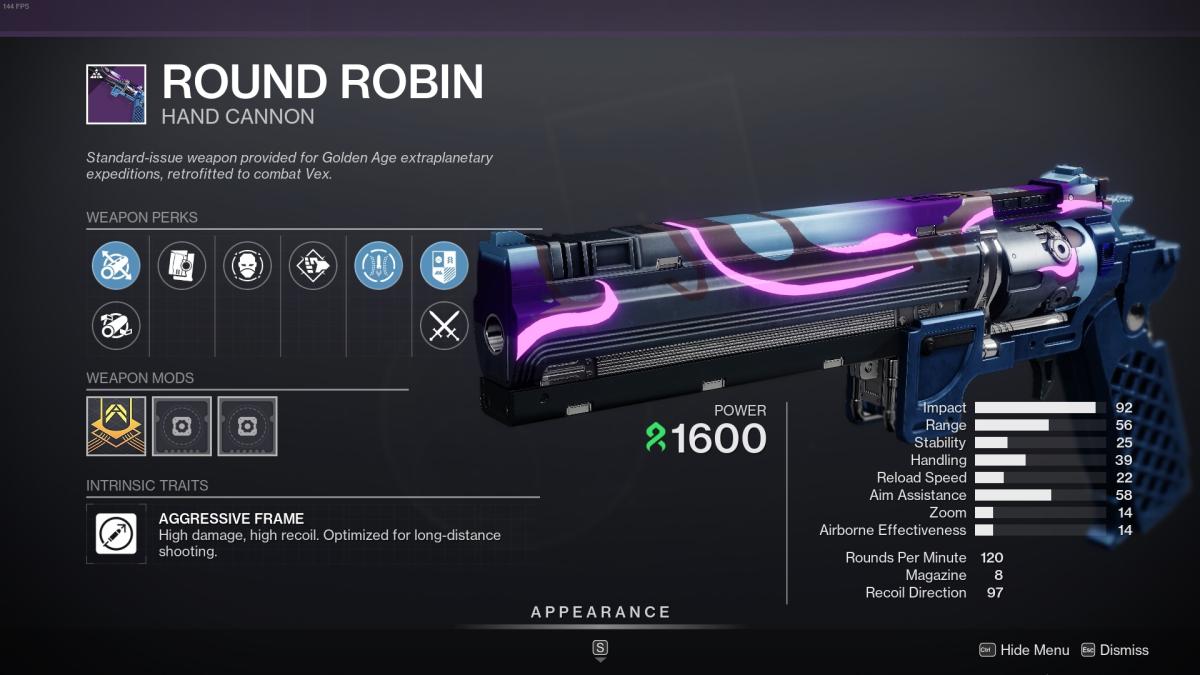1200x675 pixels.
Task: Dismiss the weapon inspection screen
Action: (x=1115, y=650)
